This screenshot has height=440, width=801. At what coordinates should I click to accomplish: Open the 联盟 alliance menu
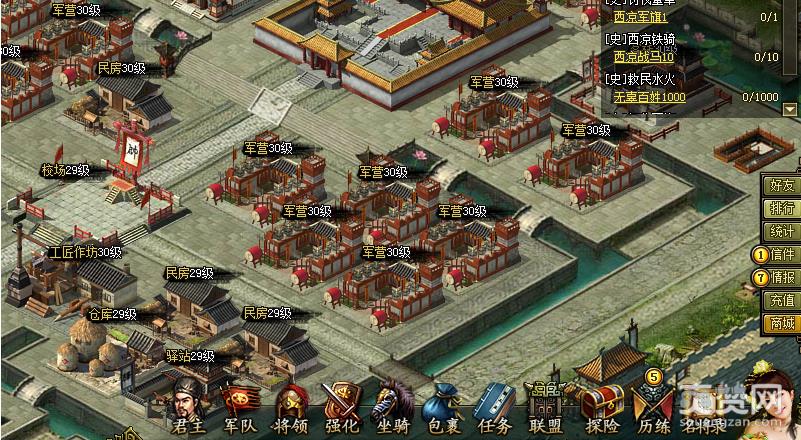546,407
